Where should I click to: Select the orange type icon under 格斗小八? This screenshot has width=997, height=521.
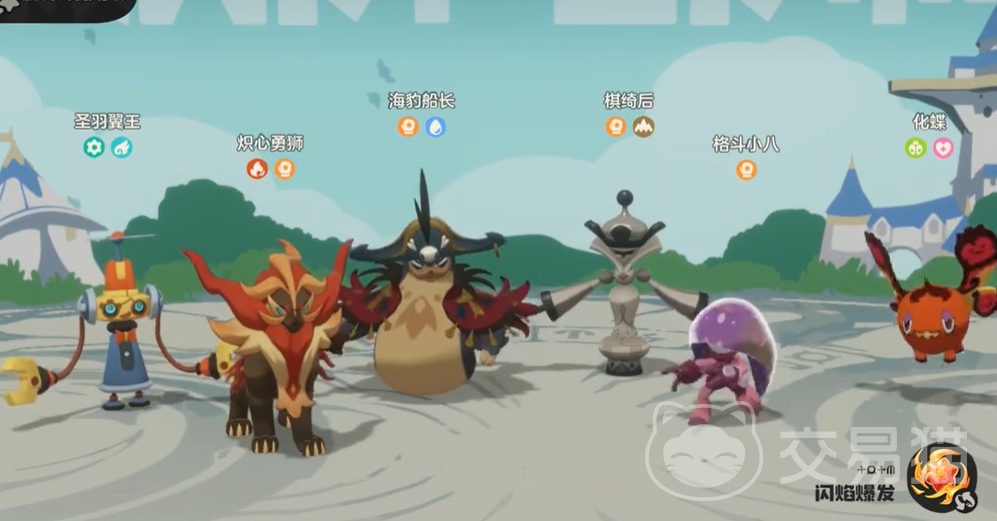[x=746, y=169]
